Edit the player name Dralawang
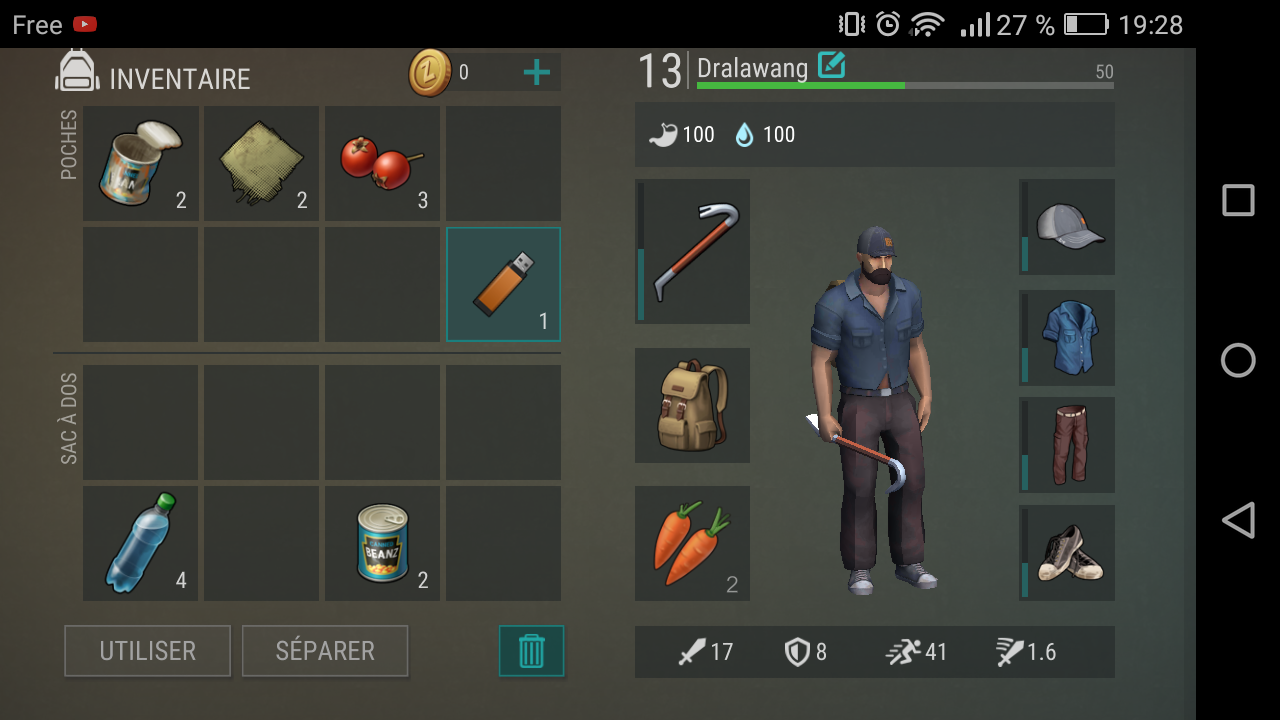The height and width of the screenshot is (720, 1280). click(831, 66)
